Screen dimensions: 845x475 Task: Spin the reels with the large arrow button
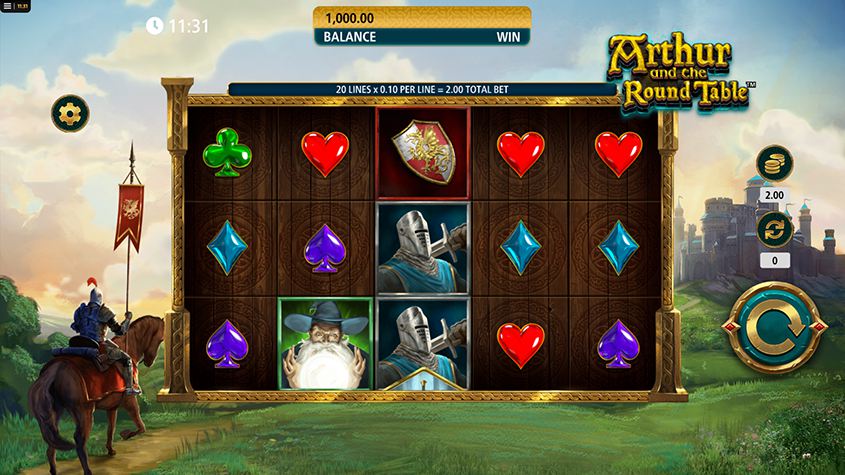(775, 327)
